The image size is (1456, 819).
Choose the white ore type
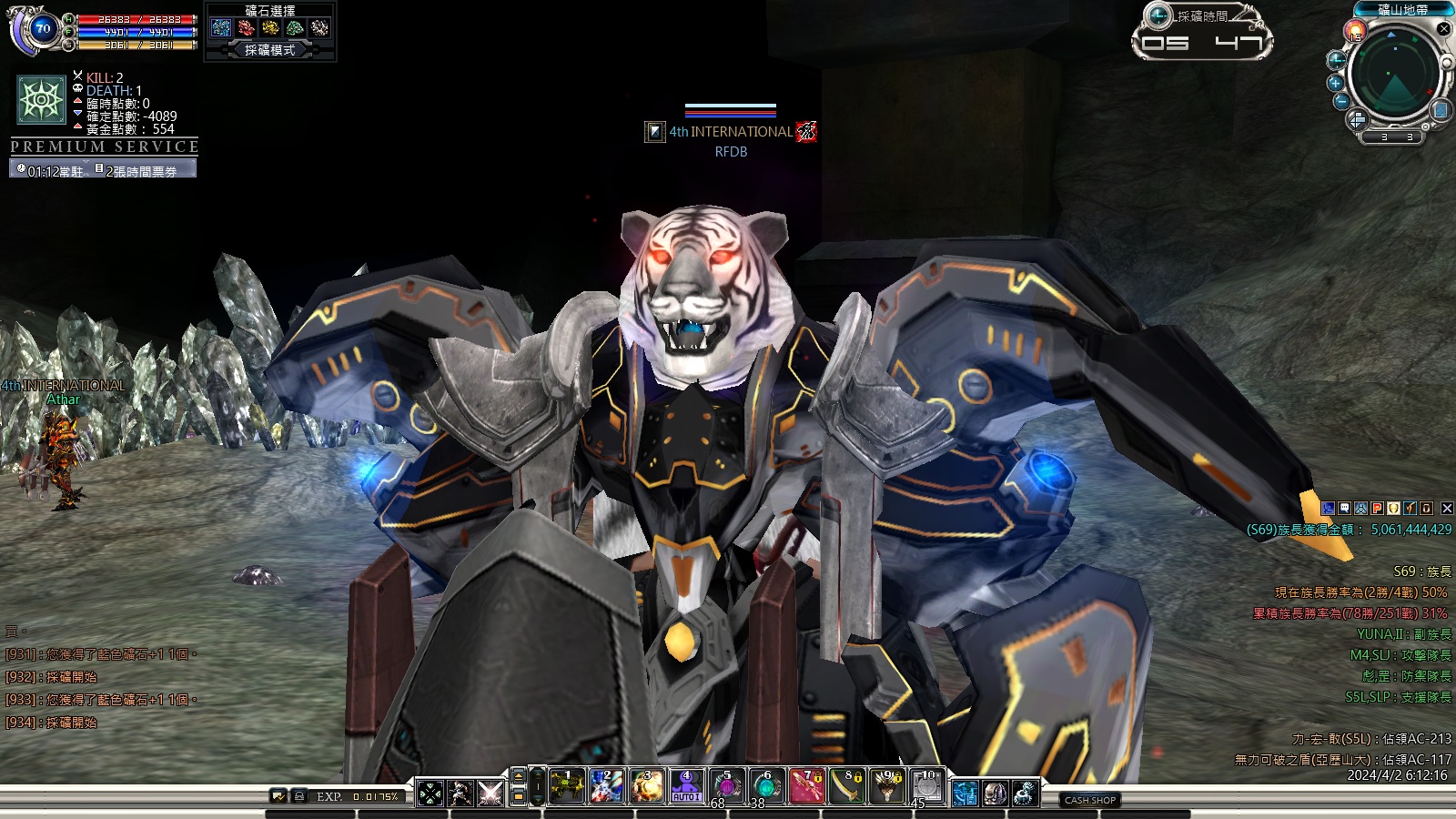[x=319, y=28]
